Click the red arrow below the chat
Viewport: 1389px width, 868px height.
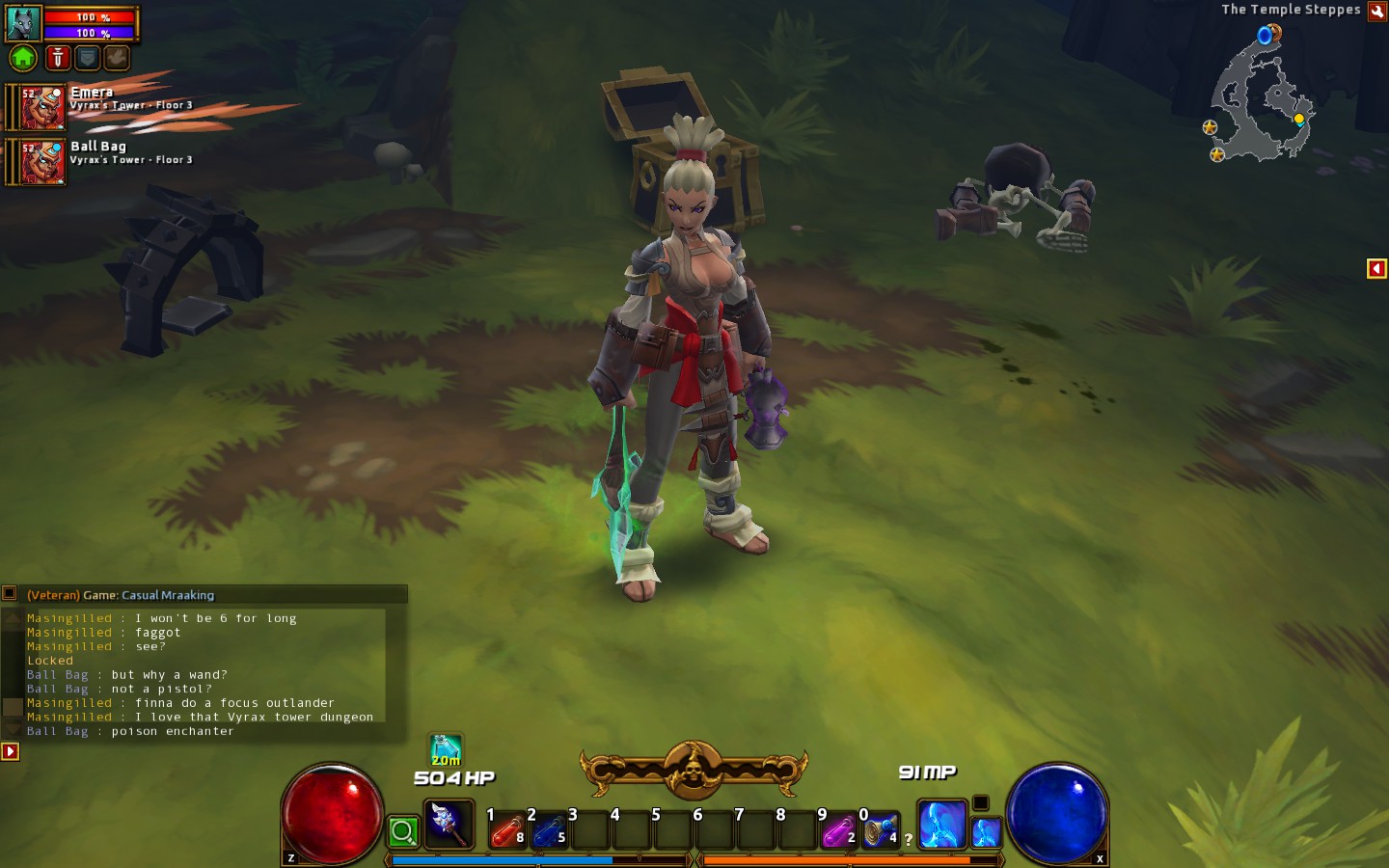(x=11, y=751)
